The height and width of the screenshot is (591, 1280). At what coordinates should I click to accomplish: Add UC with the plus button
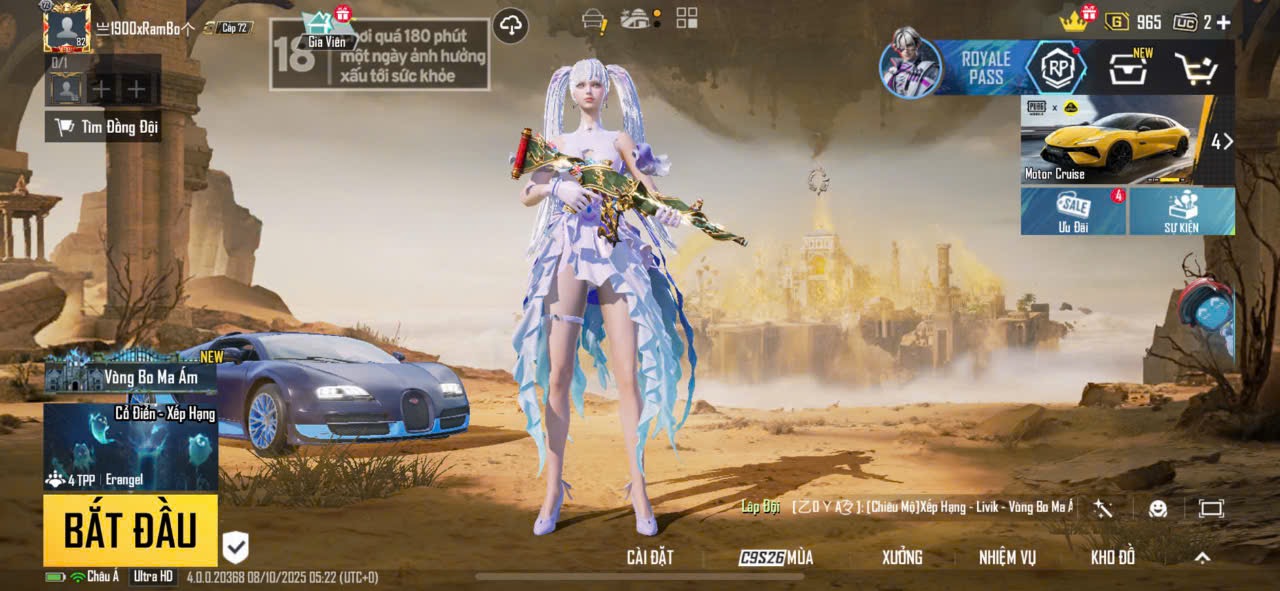(x=1223, y=22)
